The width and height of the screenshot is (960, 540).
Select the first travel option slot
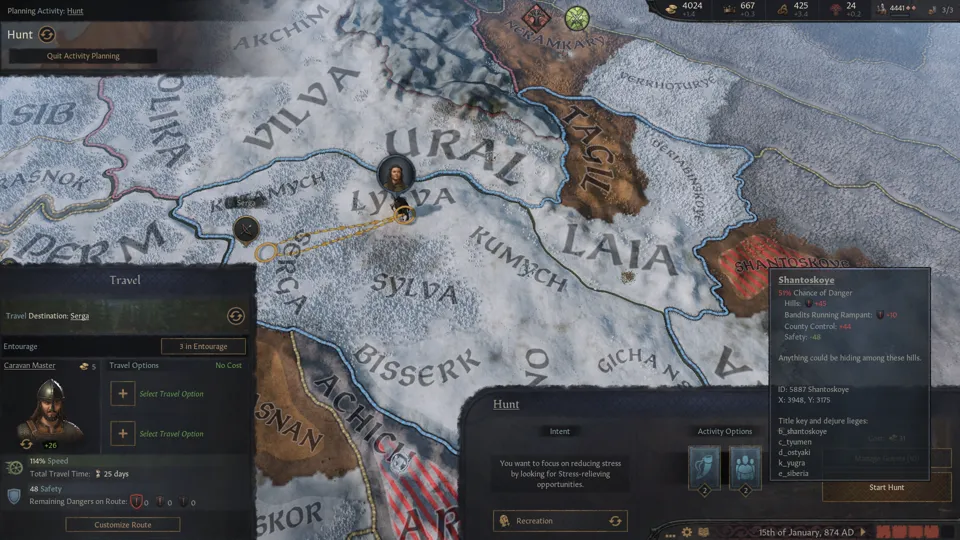click(122, 394)
